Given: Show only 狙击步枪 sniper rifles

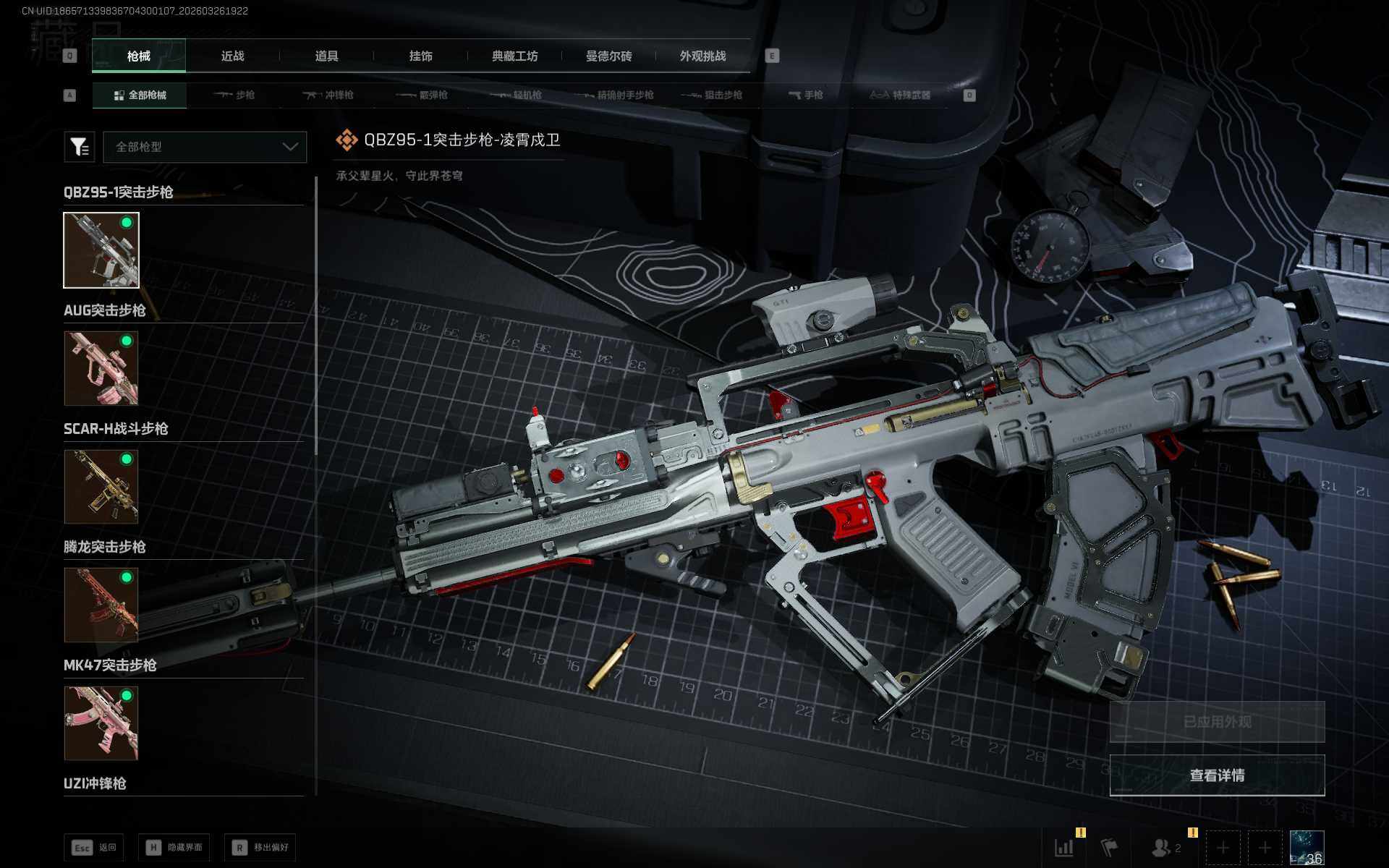Looking at the screenshot, I should tap(713, 95).
